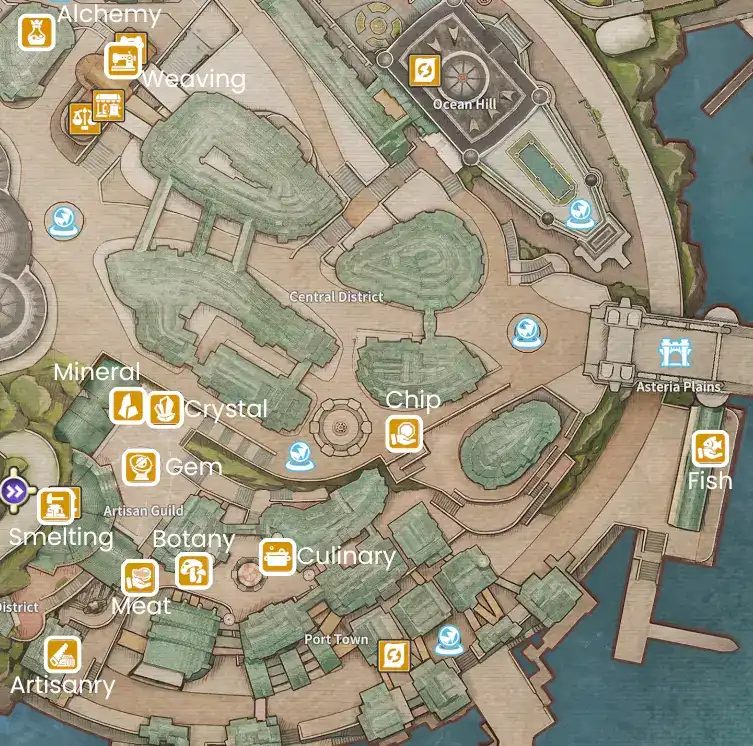Open the Weaving sewing machine marker
The image size is (753, 746).
[124, 60]
